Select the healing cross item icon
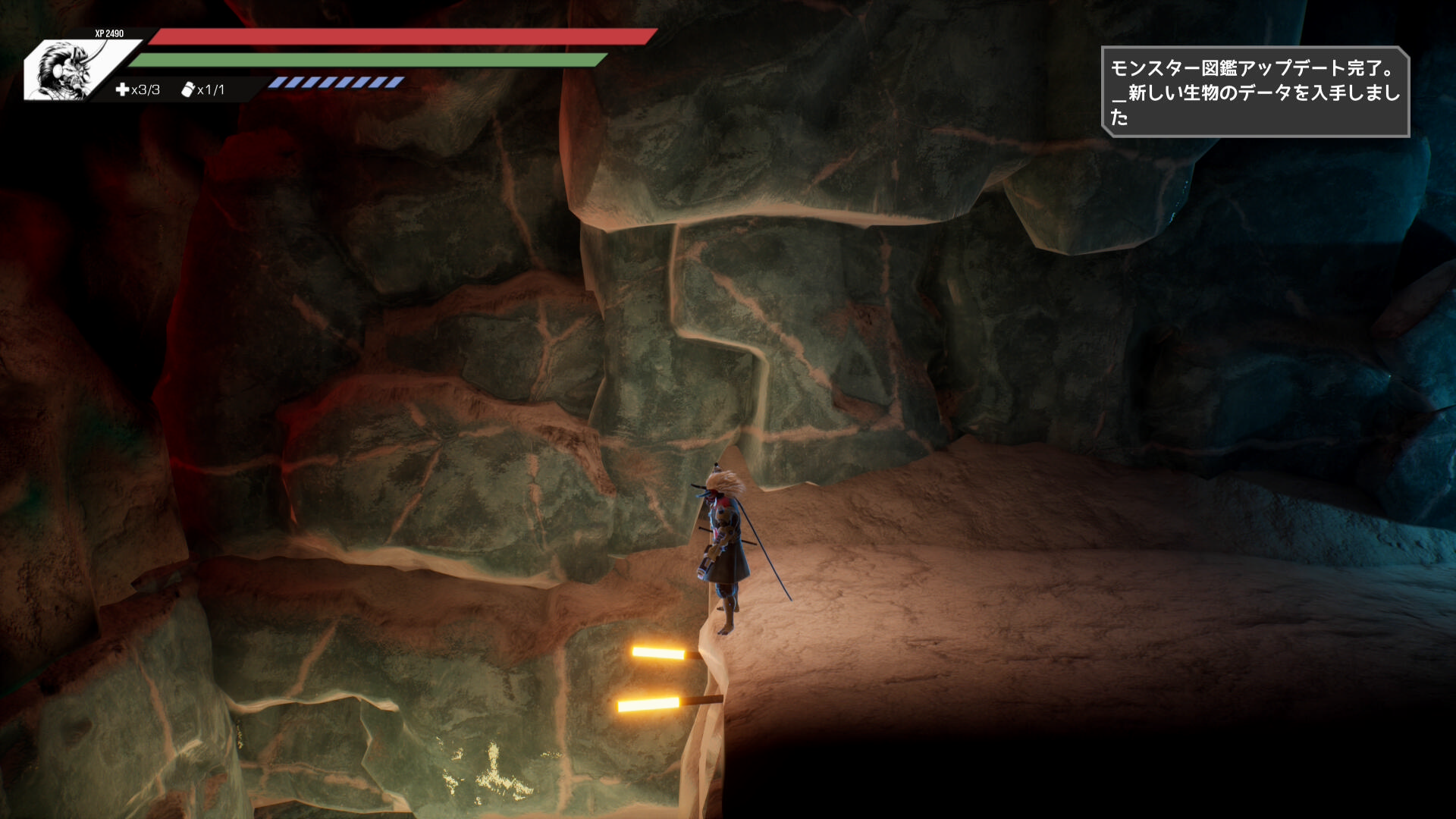This screenshot has height=819, width=1456. click(x=122, y=89)
